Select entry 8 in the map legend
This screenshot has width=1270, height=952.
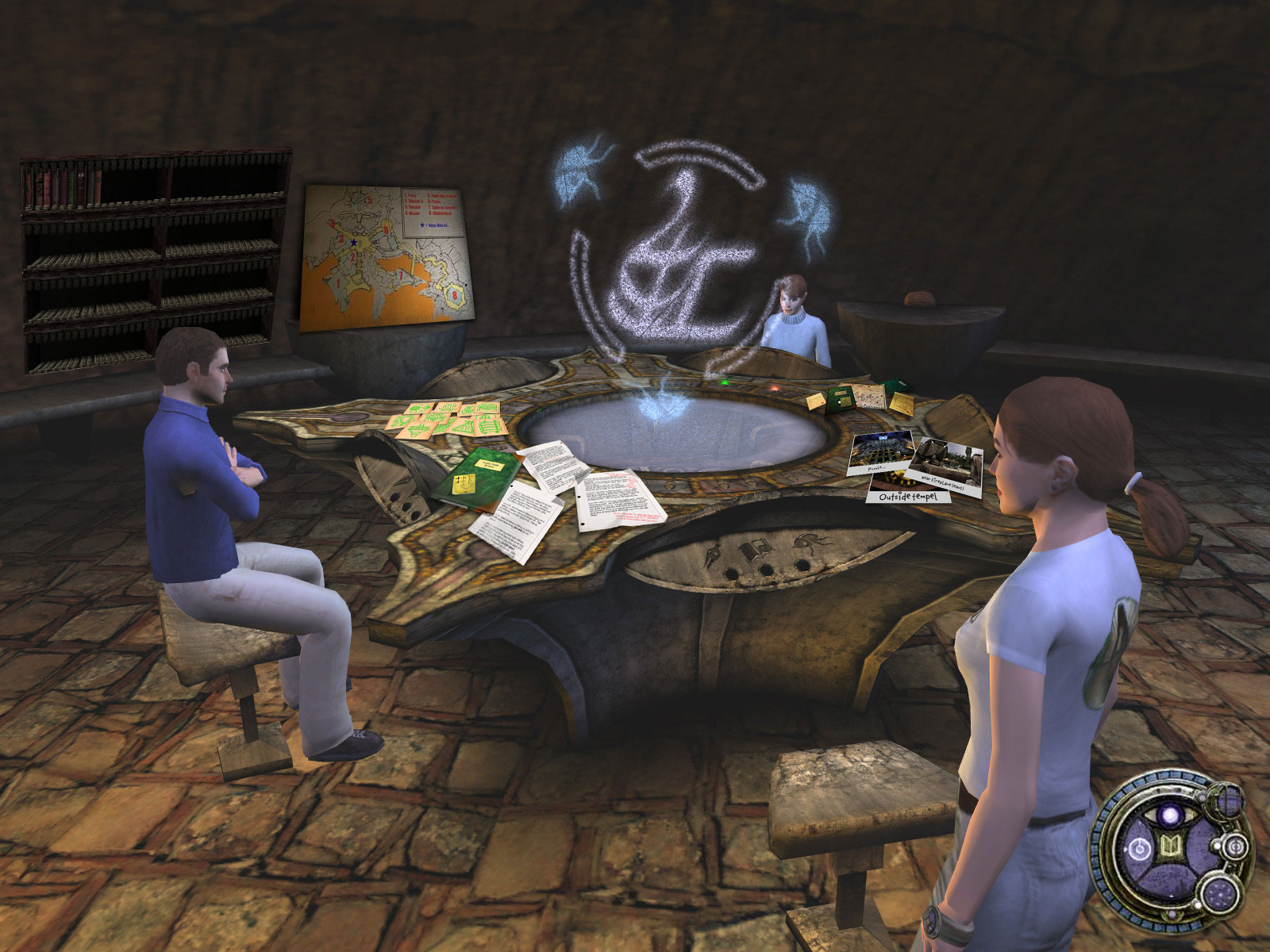440,214
